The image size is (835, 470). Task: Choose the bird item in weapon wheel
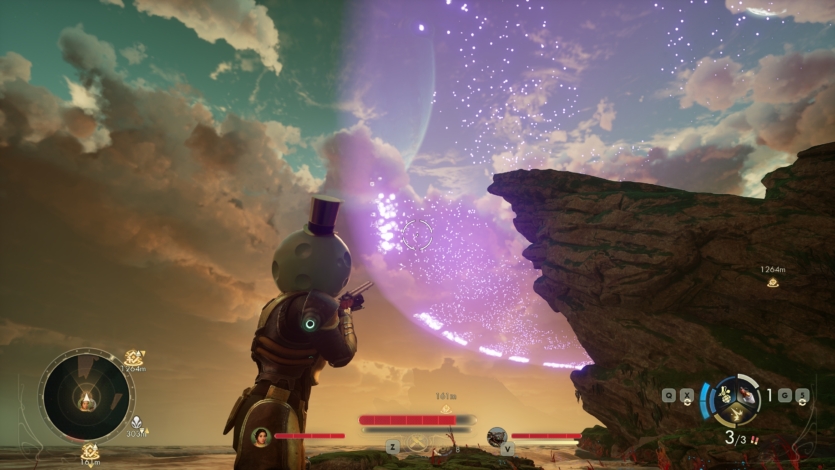pos(748,393)
